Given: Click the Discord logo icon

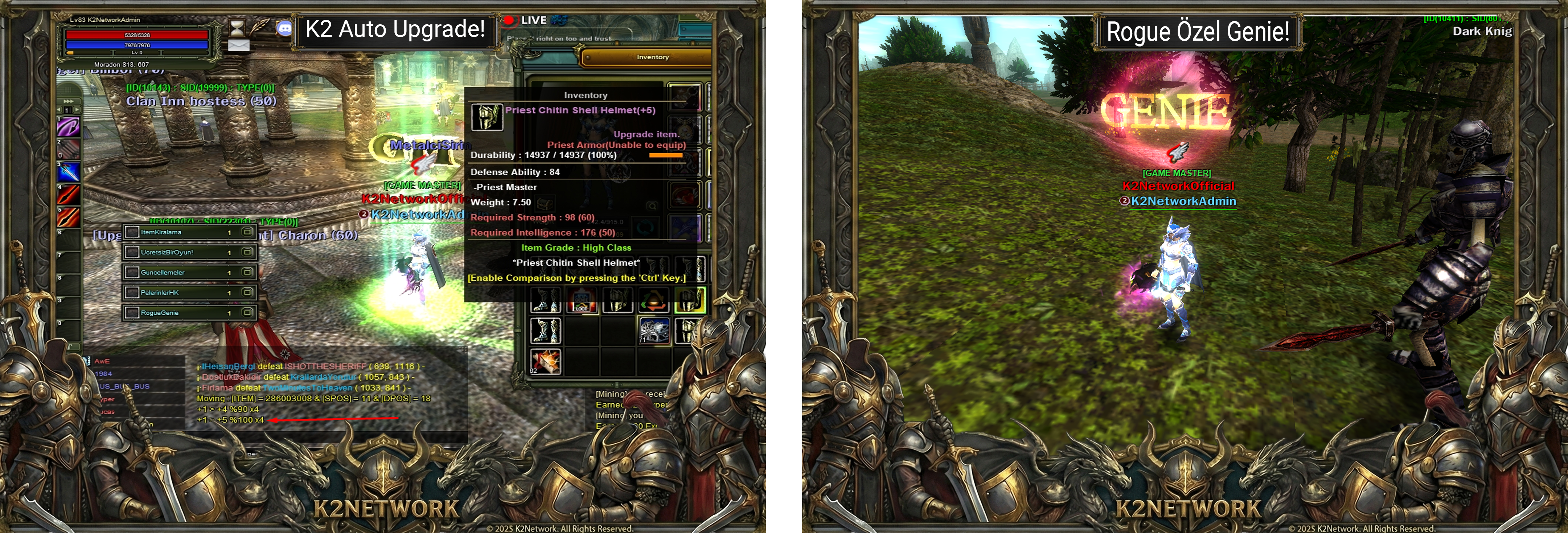Looking at the screenshot, I should (x=284, y=28).
